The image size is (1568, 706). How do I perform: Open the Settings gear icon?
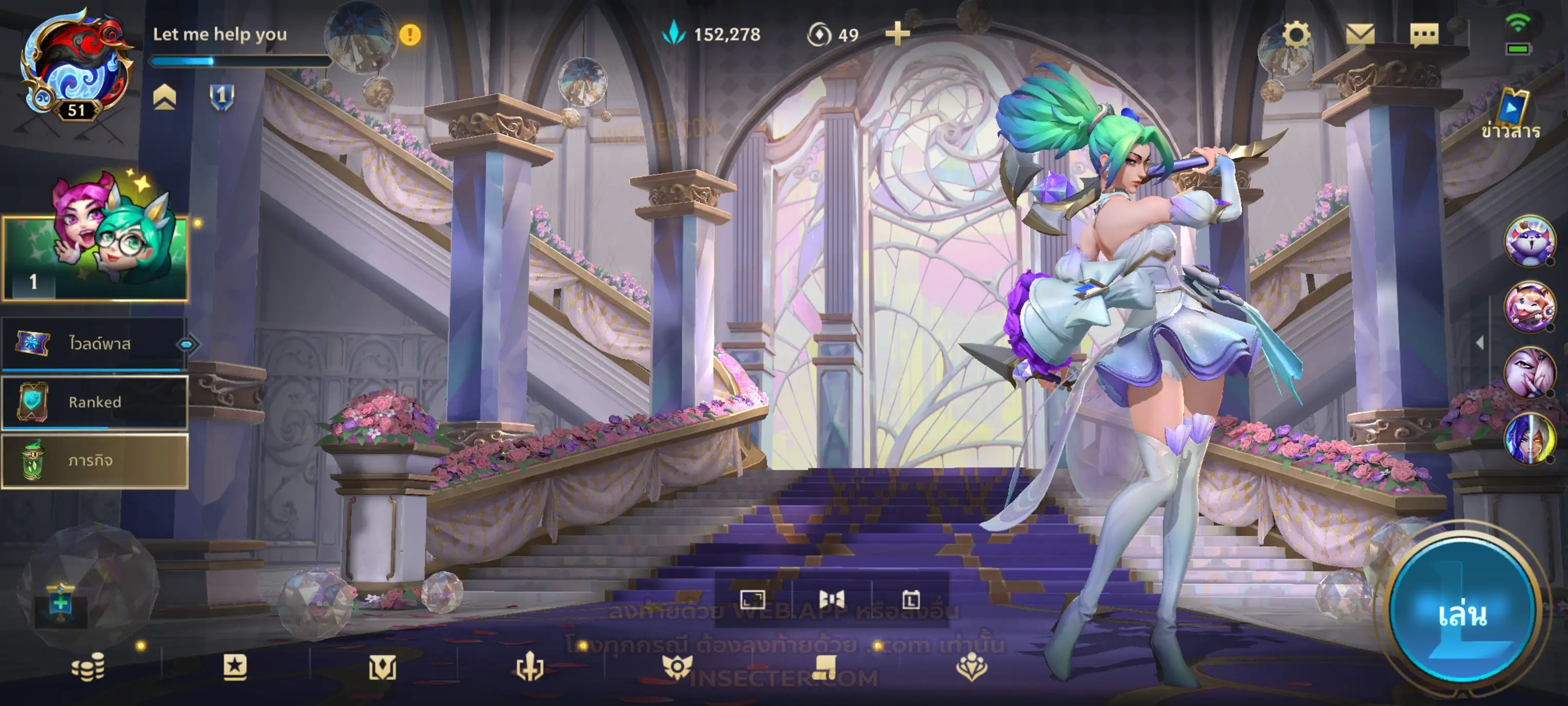(x=1296, y=34)
